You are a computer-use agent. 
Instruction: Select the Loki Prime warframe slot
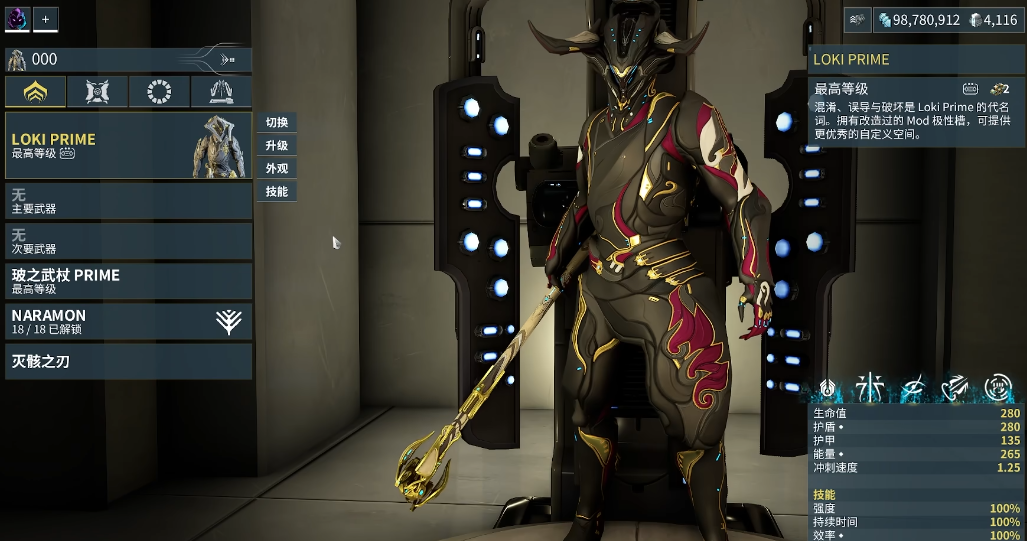128,146
